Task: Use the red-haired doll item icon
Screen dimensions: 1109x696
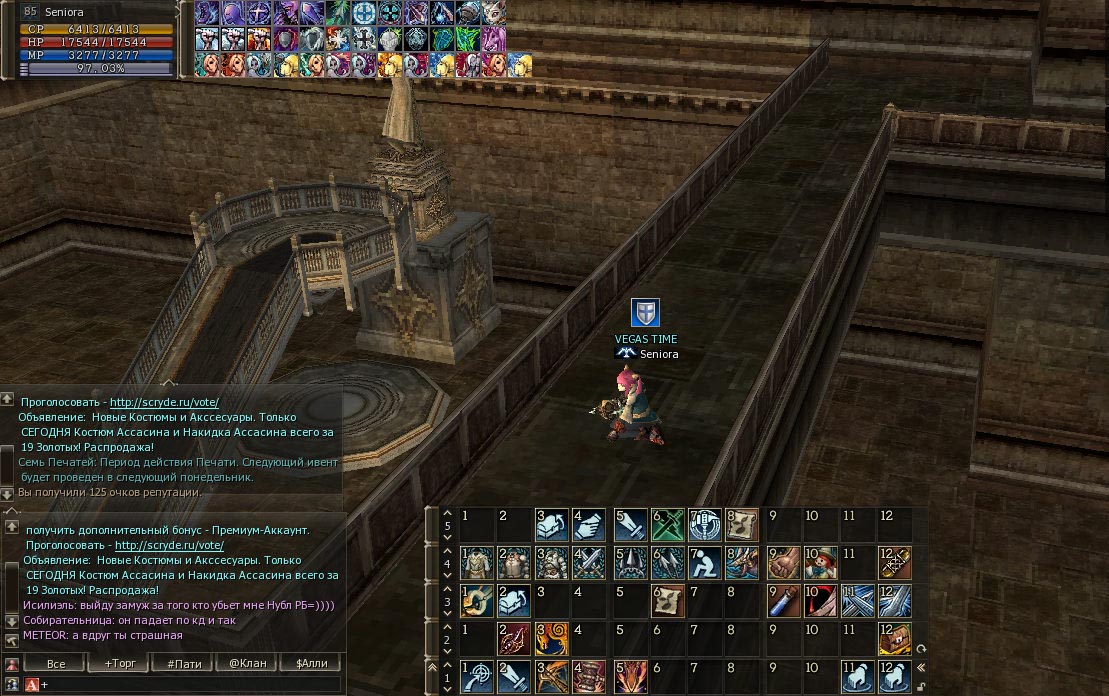Action: [x=820, y=562]
